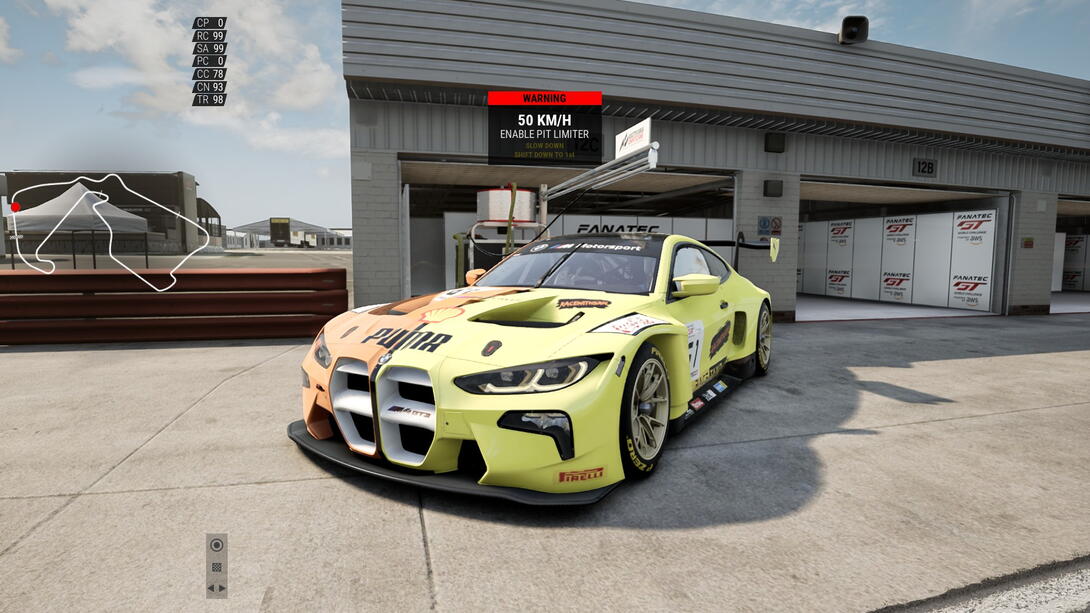Screen dimensions: 1090x613
Task: Click the circular target icon in bottom widget
Action: [216, 545]
